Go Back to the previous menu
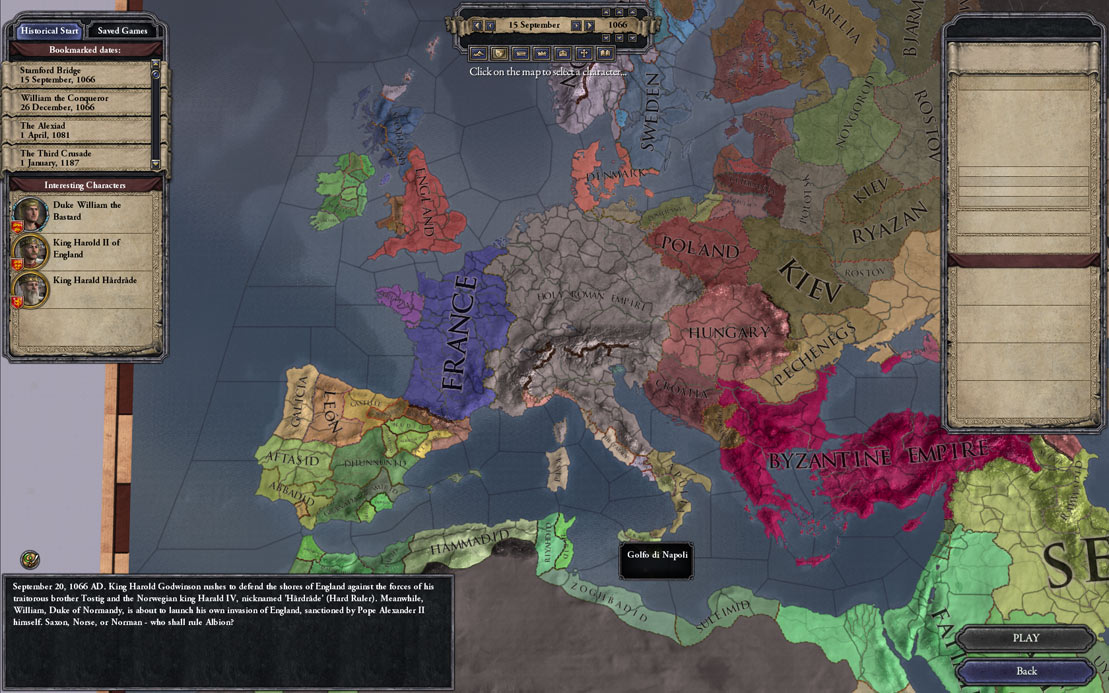Viewport: 1109px width, 693px height. click(1025, 671)
